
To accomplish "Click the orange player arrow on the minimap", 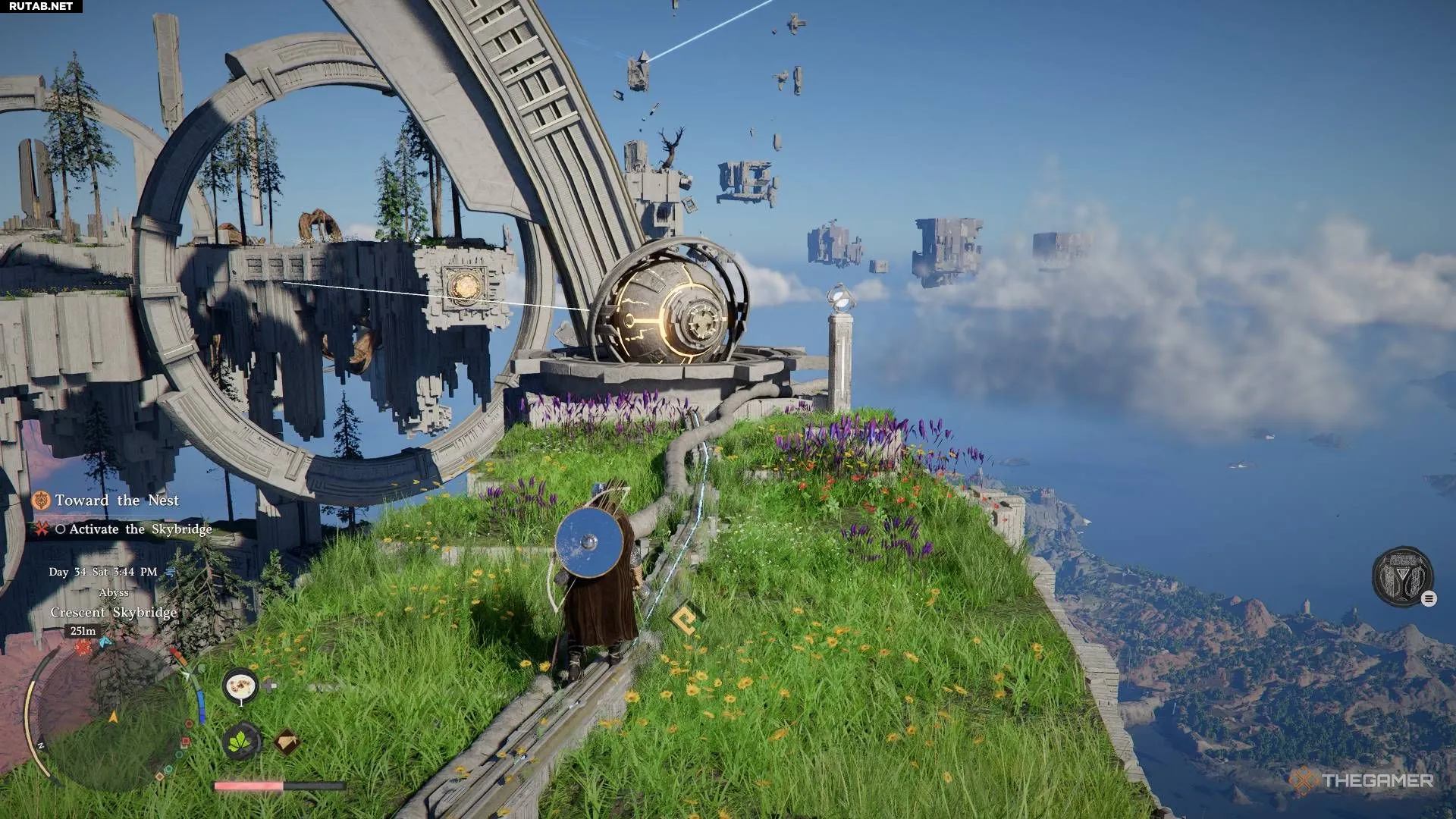I will coord(114,716).
